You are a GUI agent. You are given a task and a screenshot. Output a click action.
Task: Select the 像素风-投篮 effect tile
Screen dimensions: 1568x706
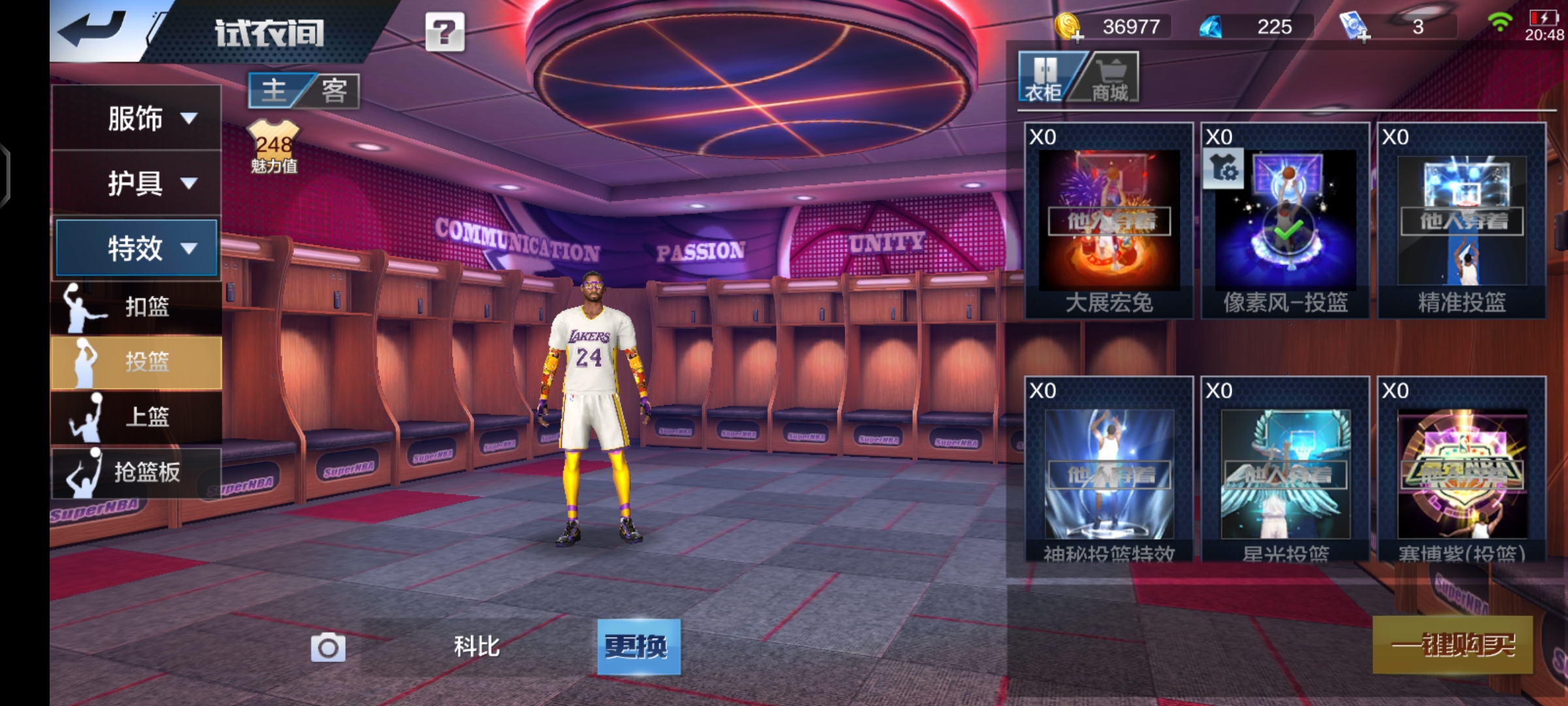1285,221
